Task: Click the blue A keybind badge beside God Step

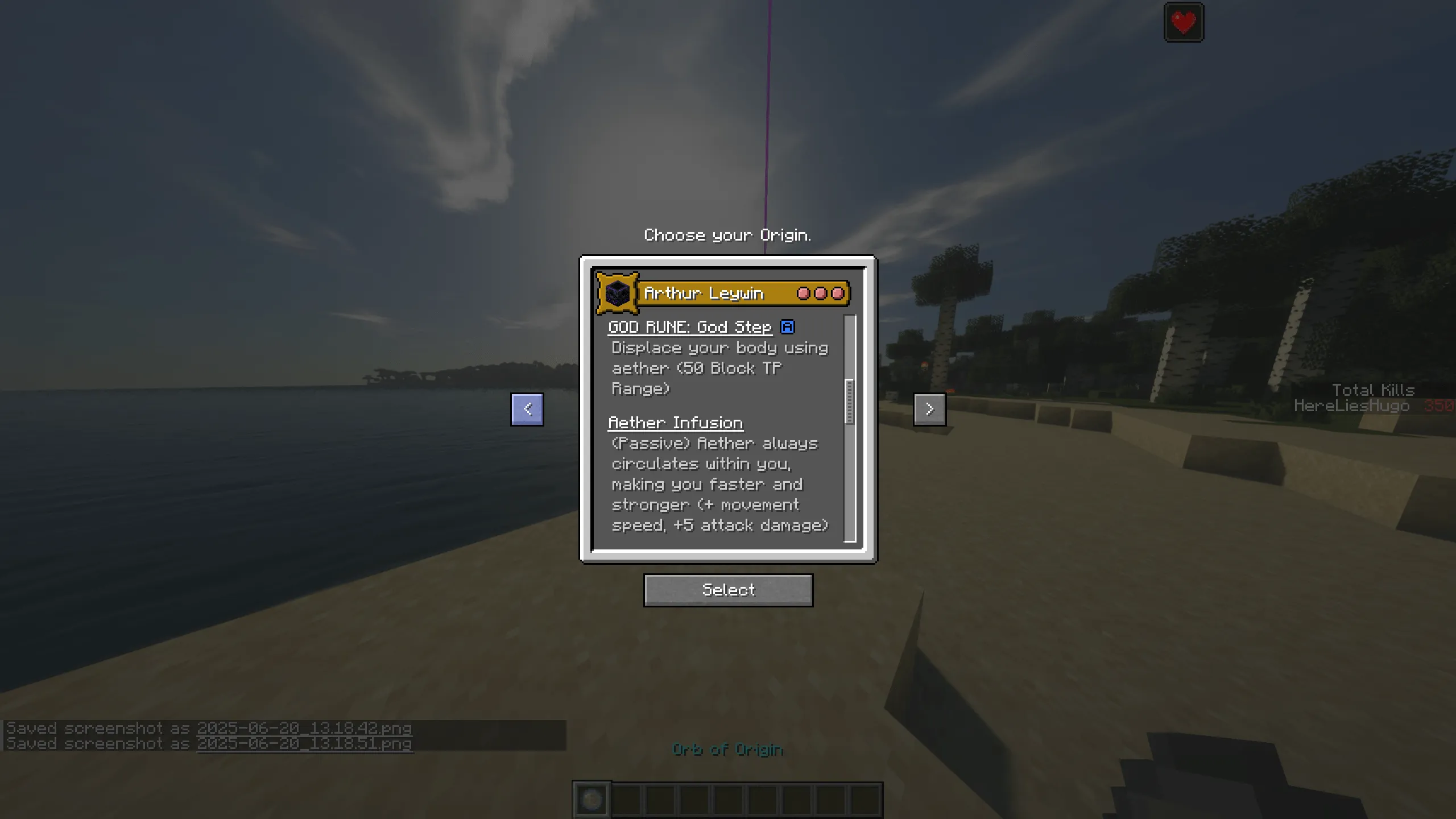Action: (x=789, y=326)
